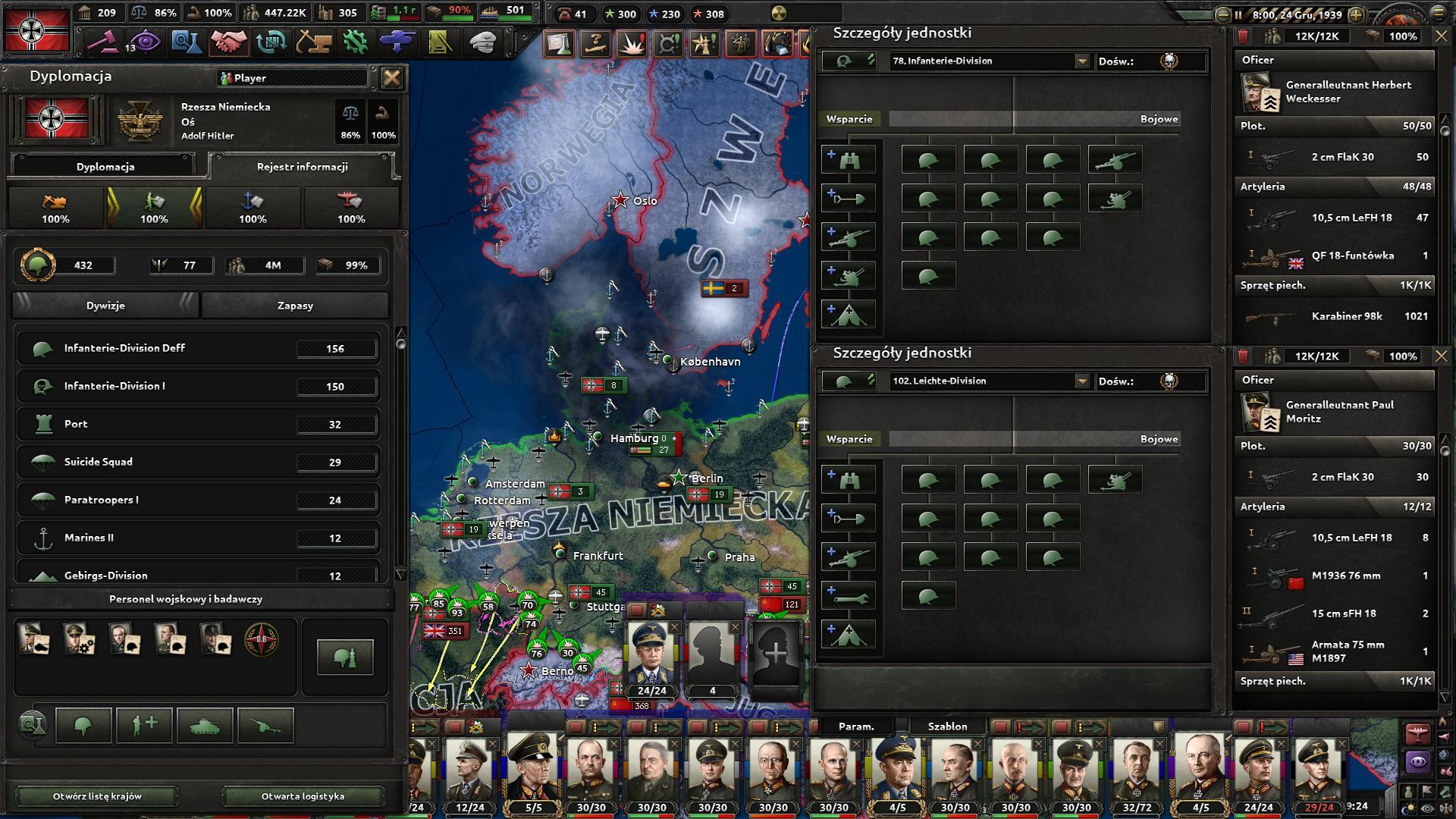Expand the 78. Infanterie-Division dropdown
The image size is (1456, 819).
click(1082, 61)
